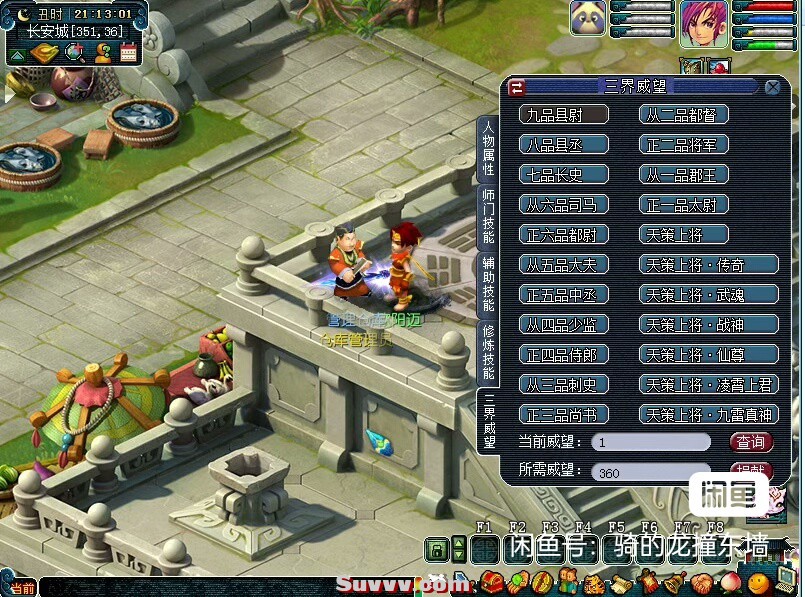Image resolution: width=805 pixels, height=597 pixels.
Task: Switch to the 人物属性 tab
Action: point(488,150)
